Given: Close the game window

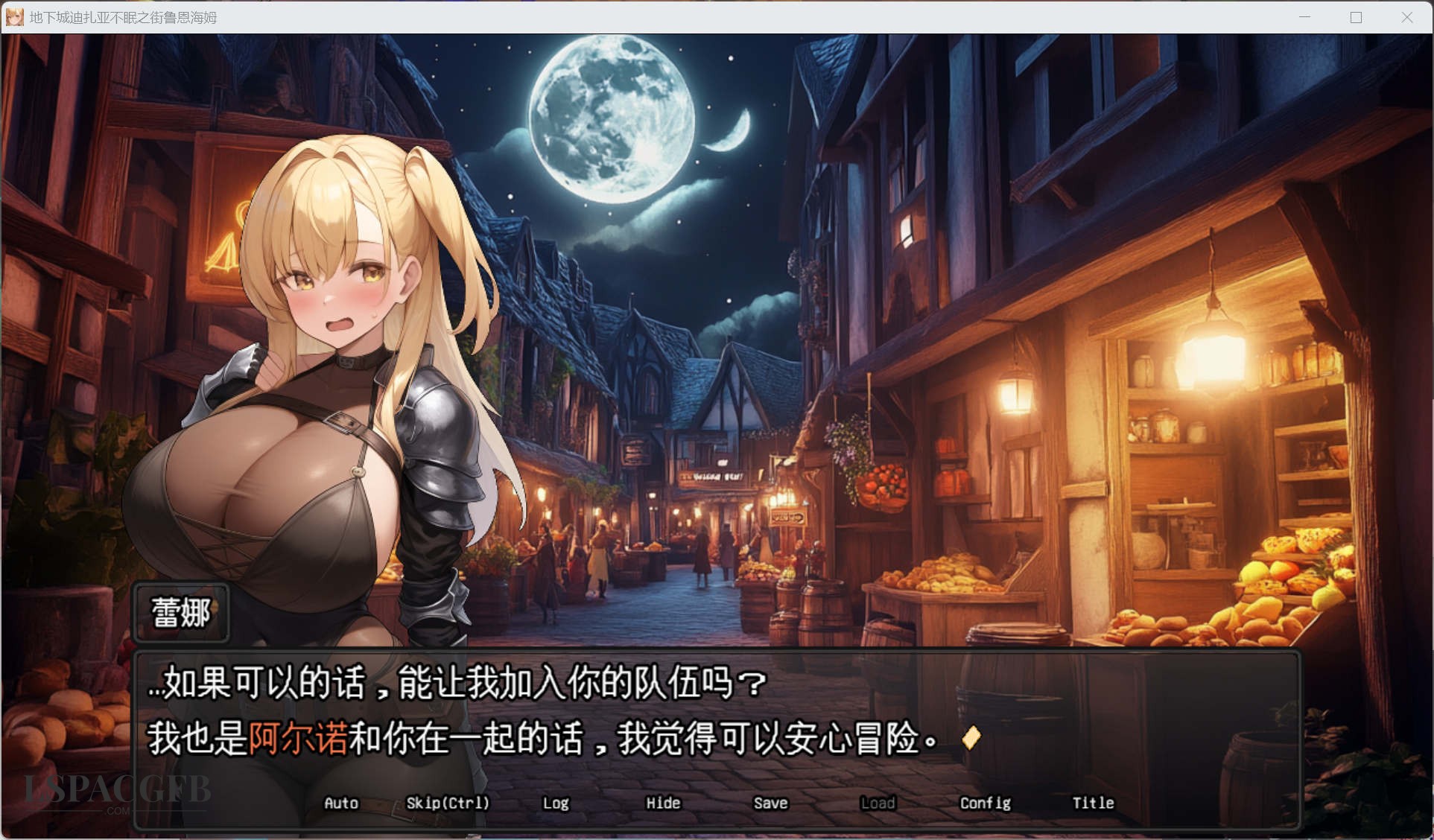Looking at the screenshot, I should [1406, 17].
